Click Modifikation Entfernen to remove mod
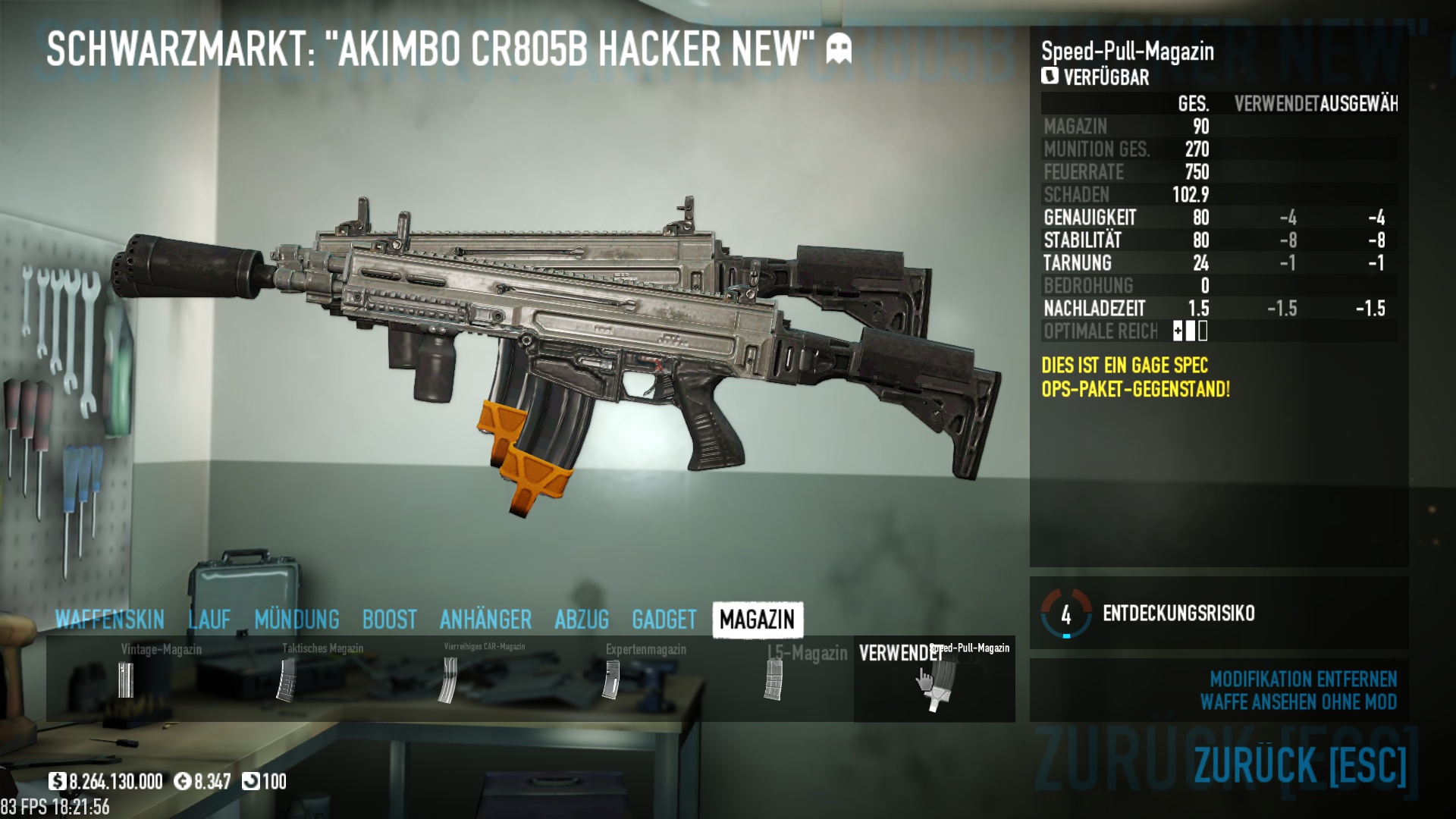Image resolution: width=1456 pixels, height=819 pixels. tap(1302, 679)
